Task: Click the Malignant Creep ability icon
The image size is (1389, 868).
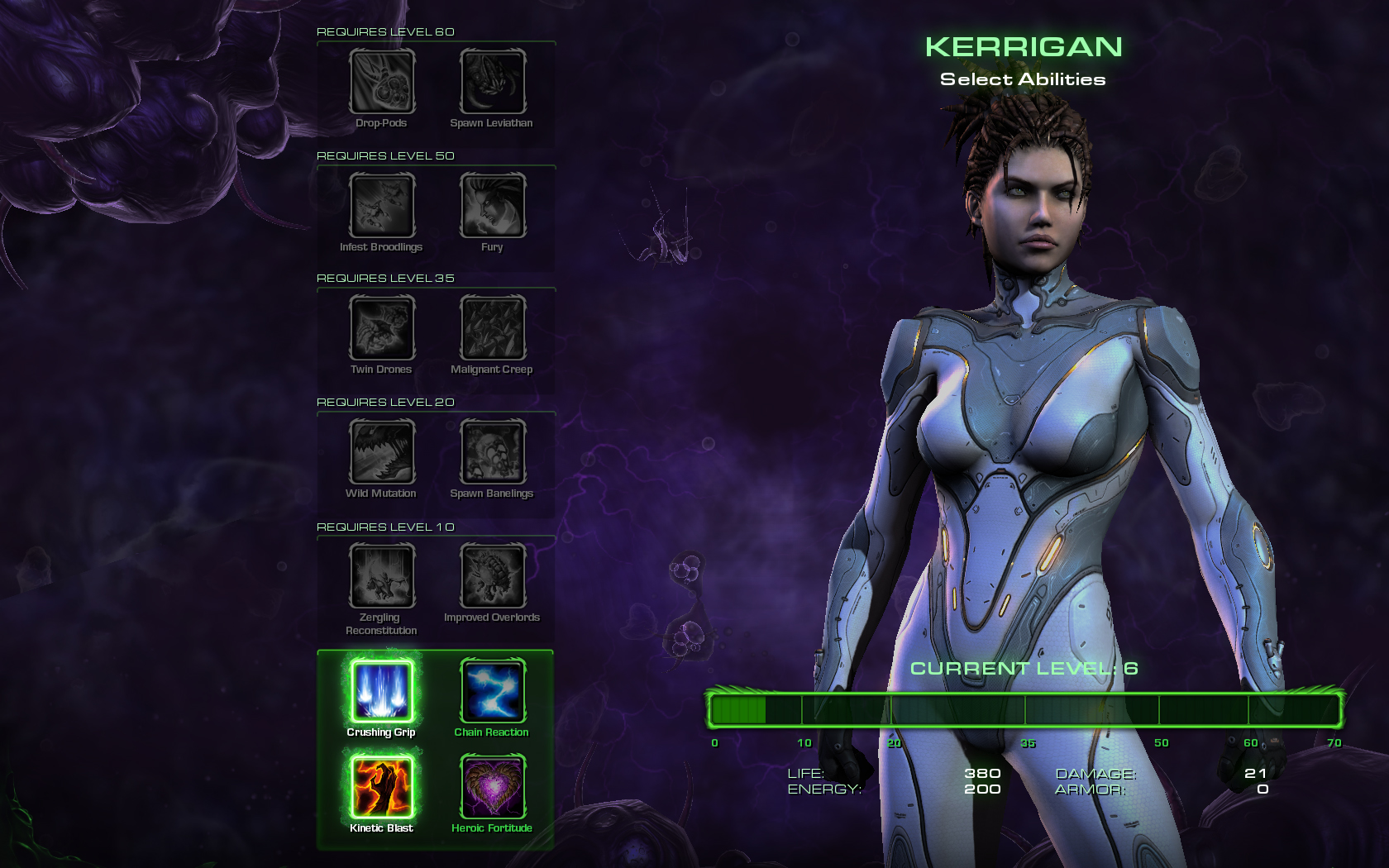Action: point(493,327)
